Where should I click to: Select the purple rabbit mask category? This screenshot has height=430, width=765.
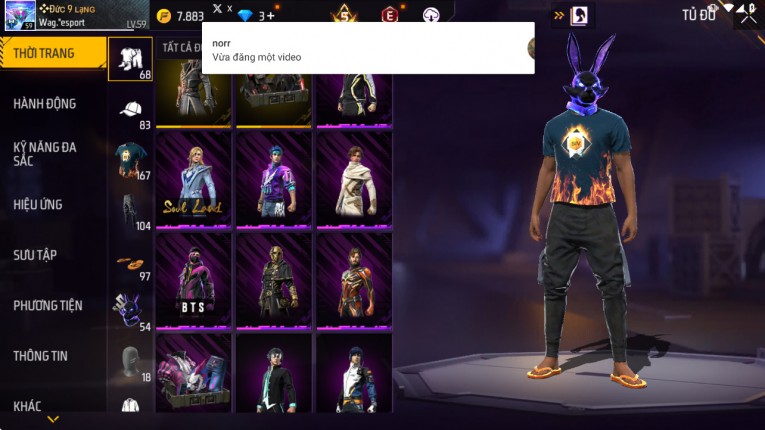tap(129, 312)
